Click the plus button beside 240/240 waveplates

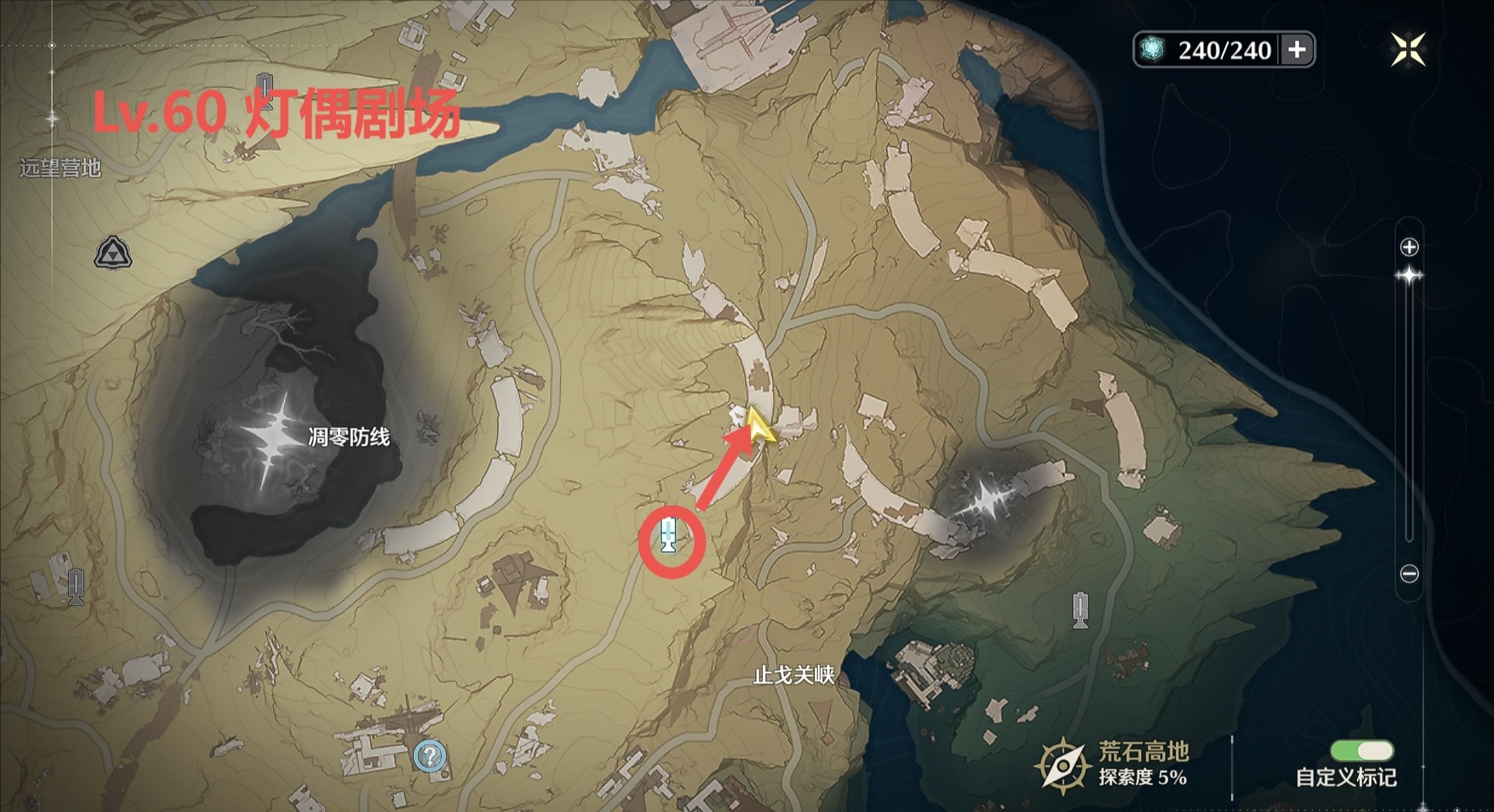pos(1297,50)
